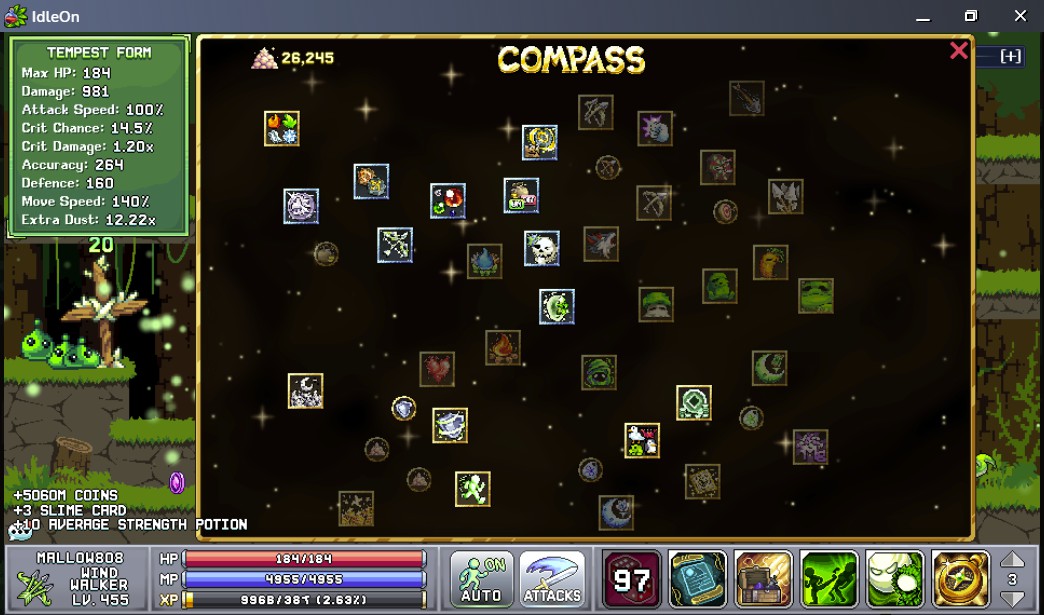
Task: Select the small blue shield gem node
Action: [x=403, y=408]
